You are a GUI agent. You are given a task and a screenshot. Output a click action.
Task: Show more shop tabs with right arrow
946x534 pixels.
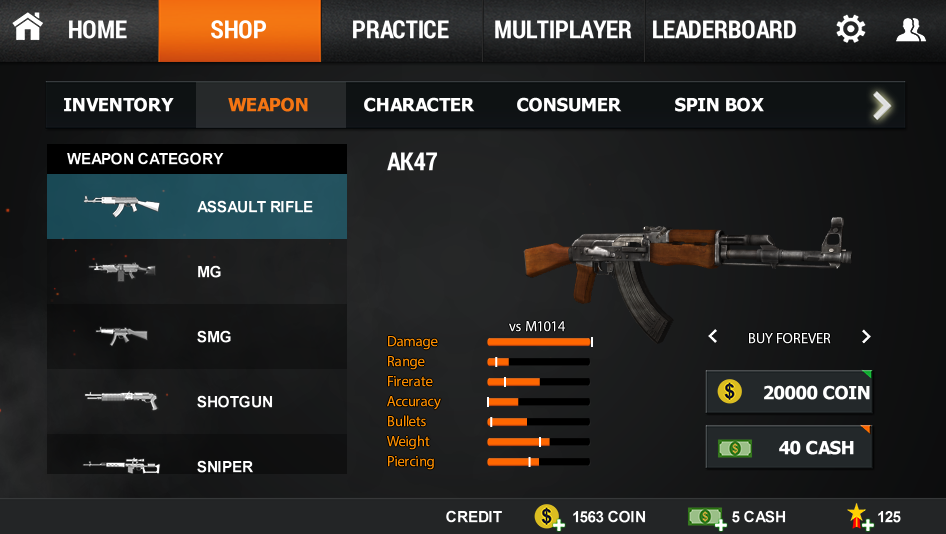coord(881,105)
